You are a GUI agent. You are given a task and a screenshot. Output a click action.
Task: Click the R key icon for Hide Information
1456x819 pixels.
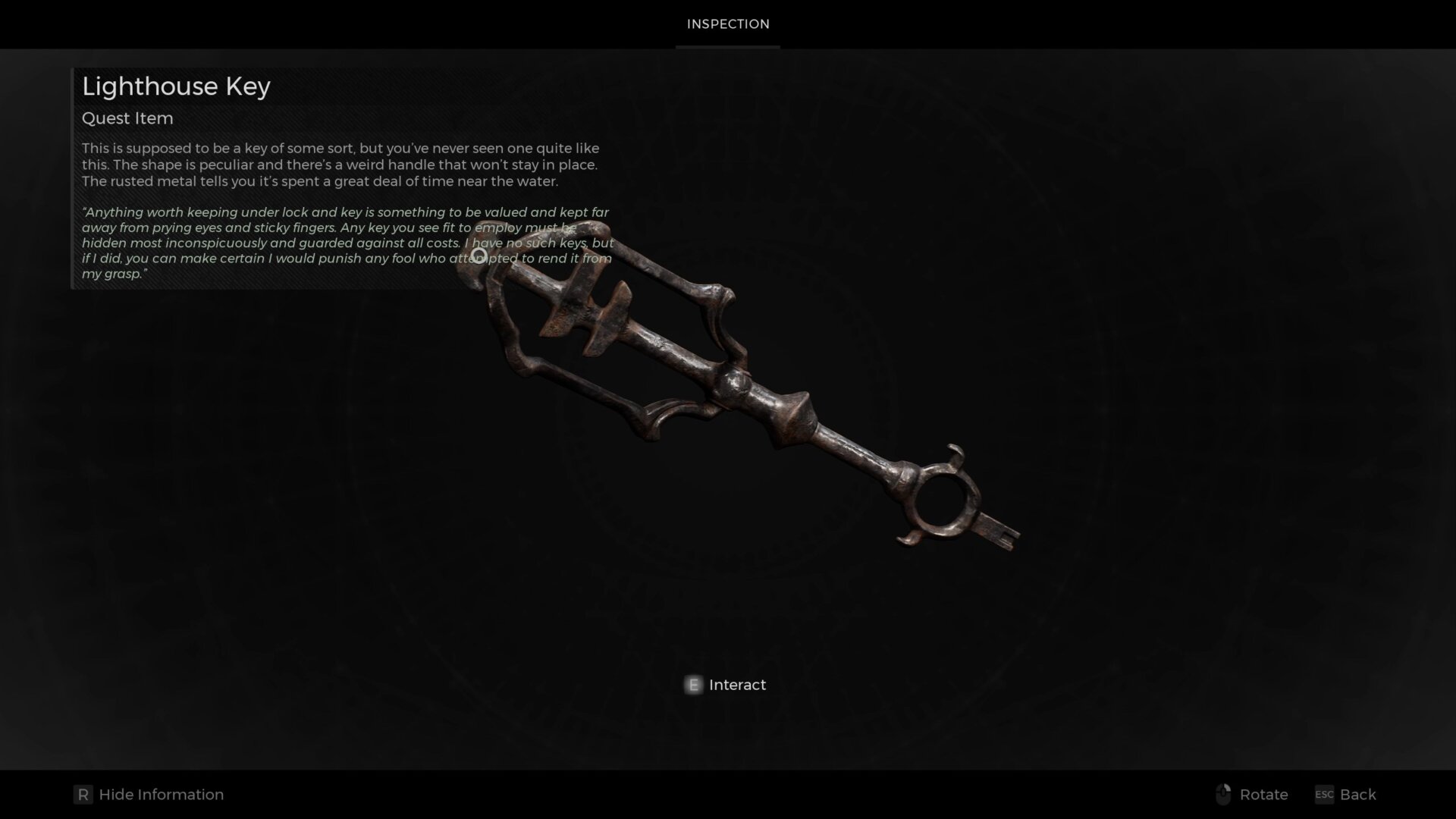83,795
